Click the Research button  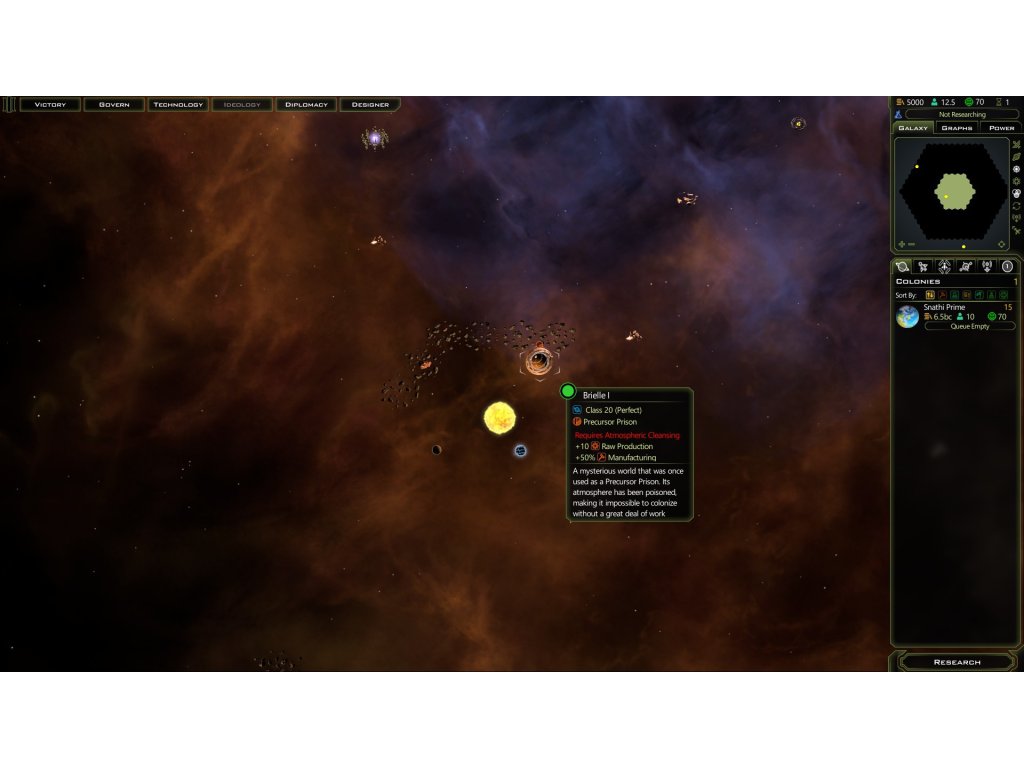(x=957, y=662)
